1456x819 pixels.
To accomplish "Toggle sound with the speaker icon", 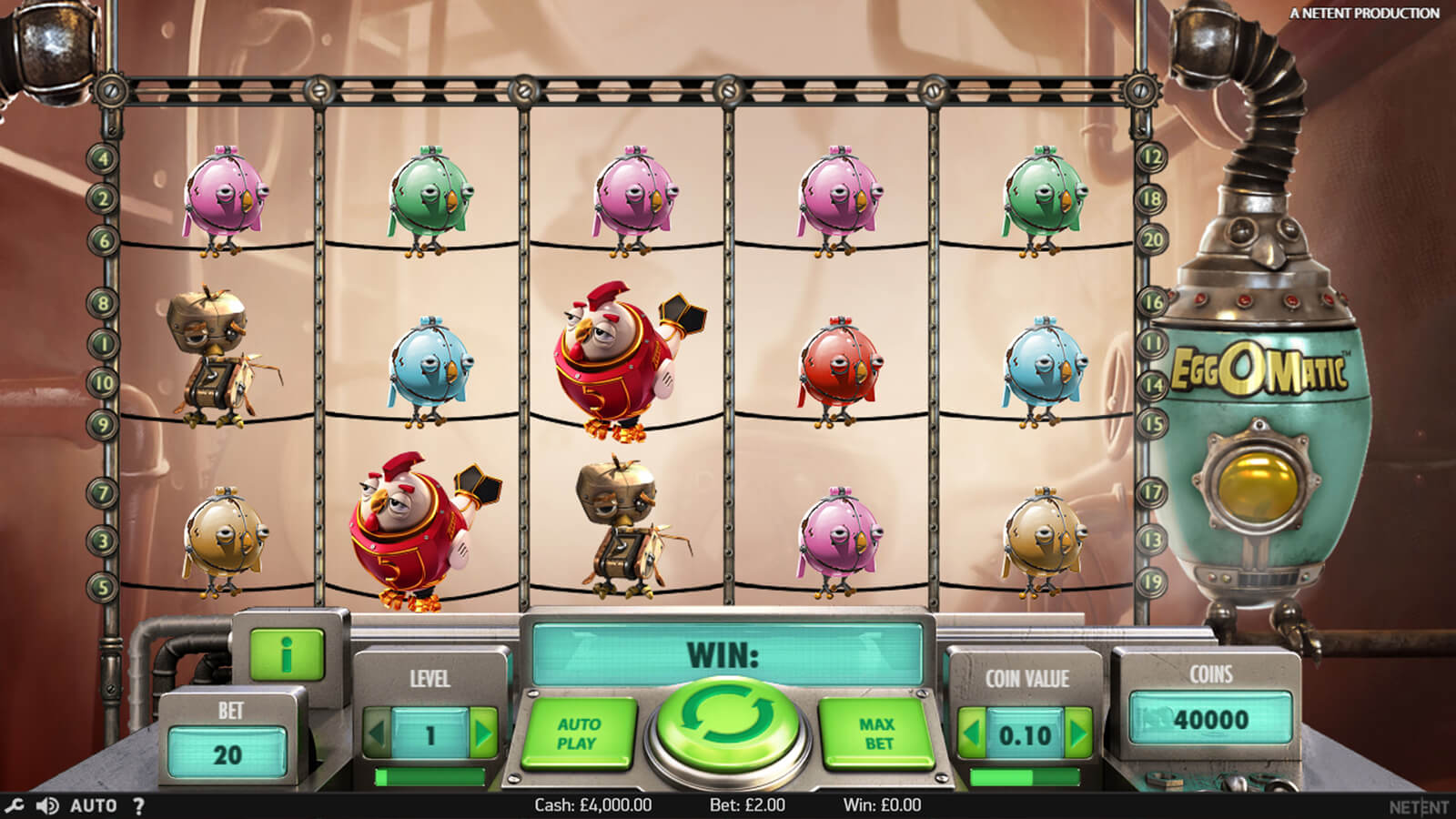I will [47, 805].
